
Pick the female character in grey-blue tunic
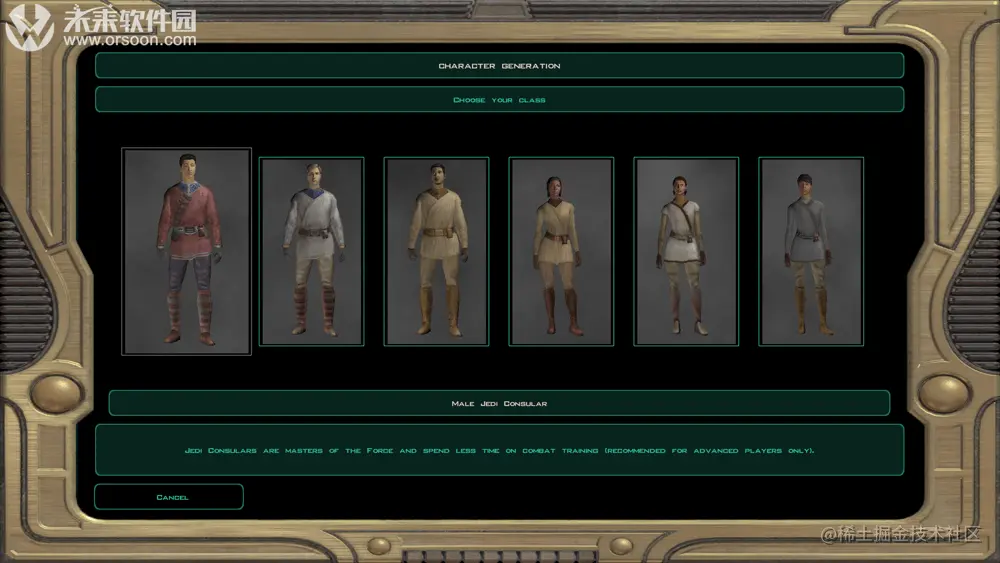[x=811, y=252]
